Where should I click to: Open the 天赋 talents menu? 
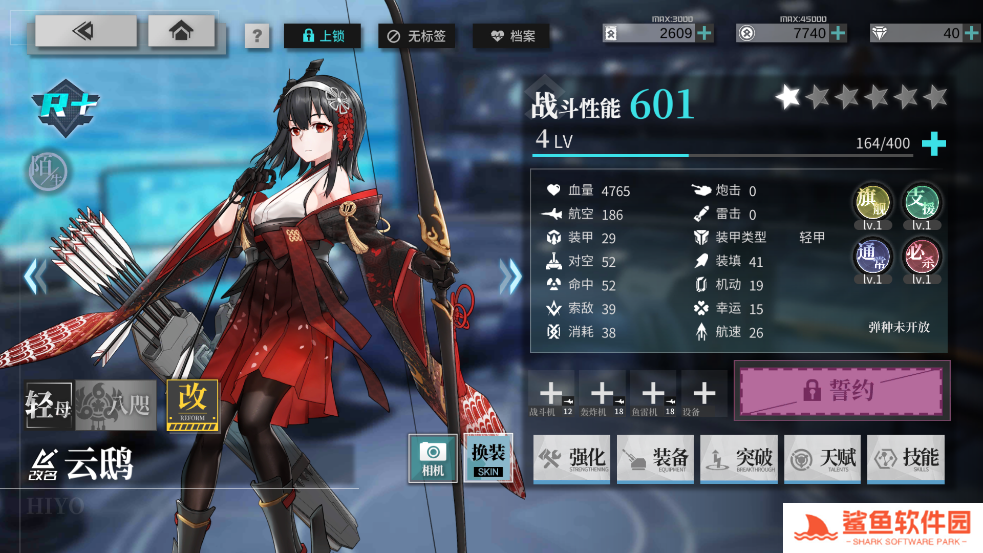click(x=822, y=458)
